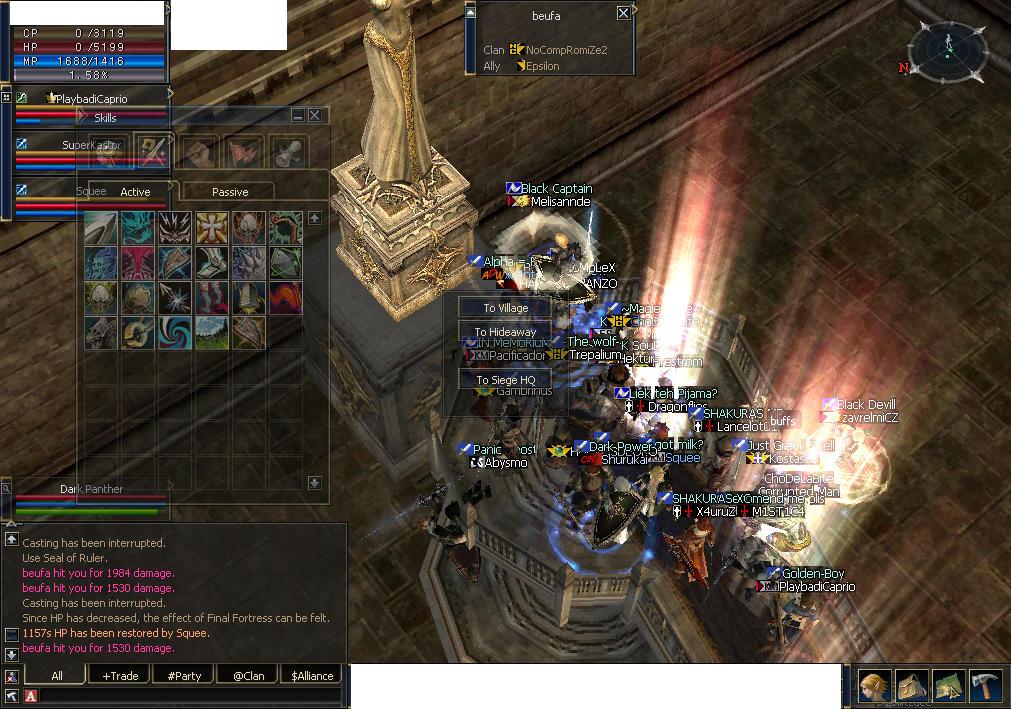Select the To Hideaway respawn button
The image size is (1012, 709).
tap(505, 332)
